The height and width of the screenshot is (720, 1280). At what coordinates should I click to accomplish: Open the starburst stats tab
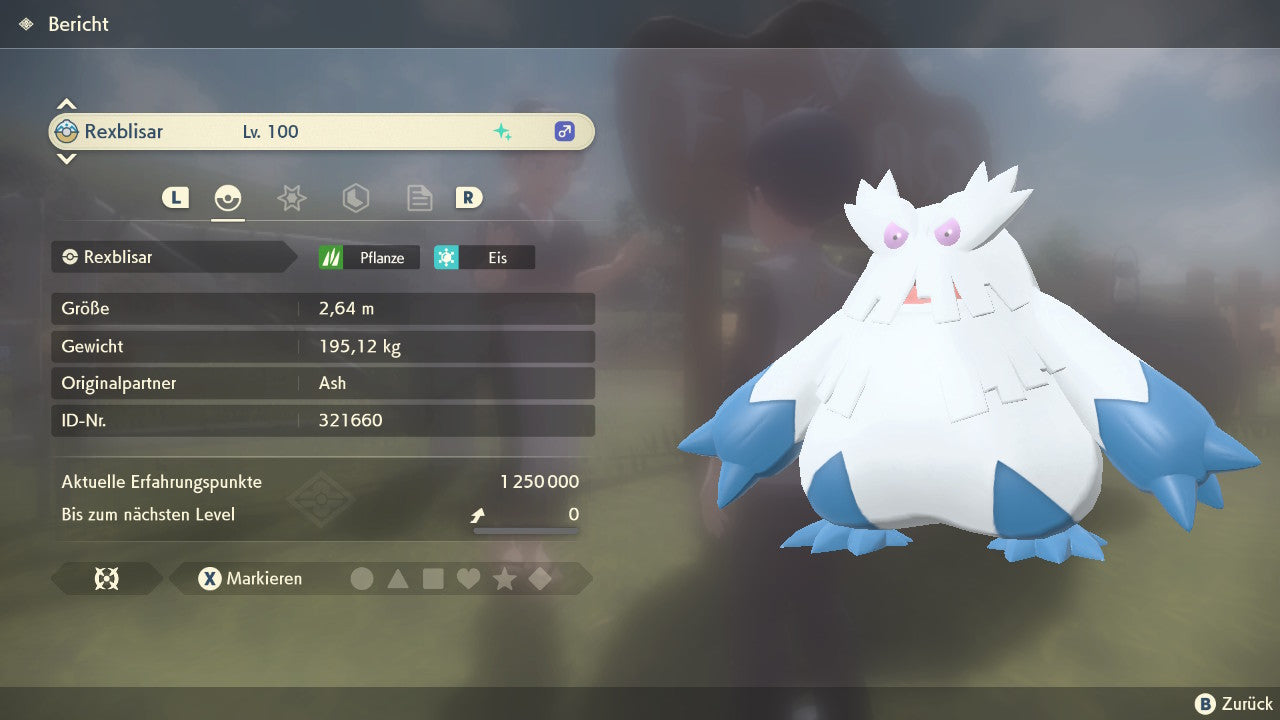click(x=291, y=198)
